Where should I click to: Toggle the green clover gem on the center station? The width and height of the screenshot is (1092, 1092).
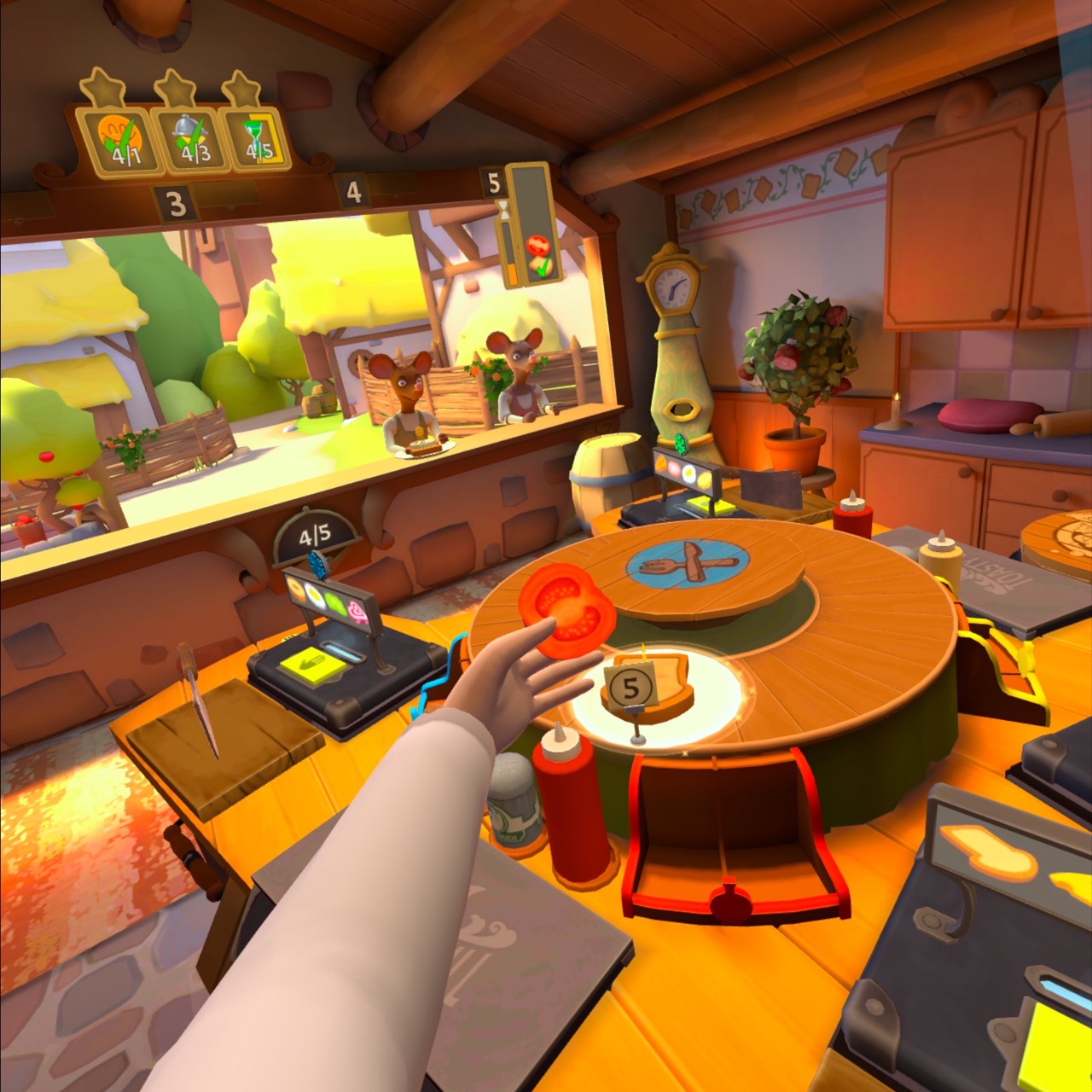pyautogui.click(x=680, y=444)
